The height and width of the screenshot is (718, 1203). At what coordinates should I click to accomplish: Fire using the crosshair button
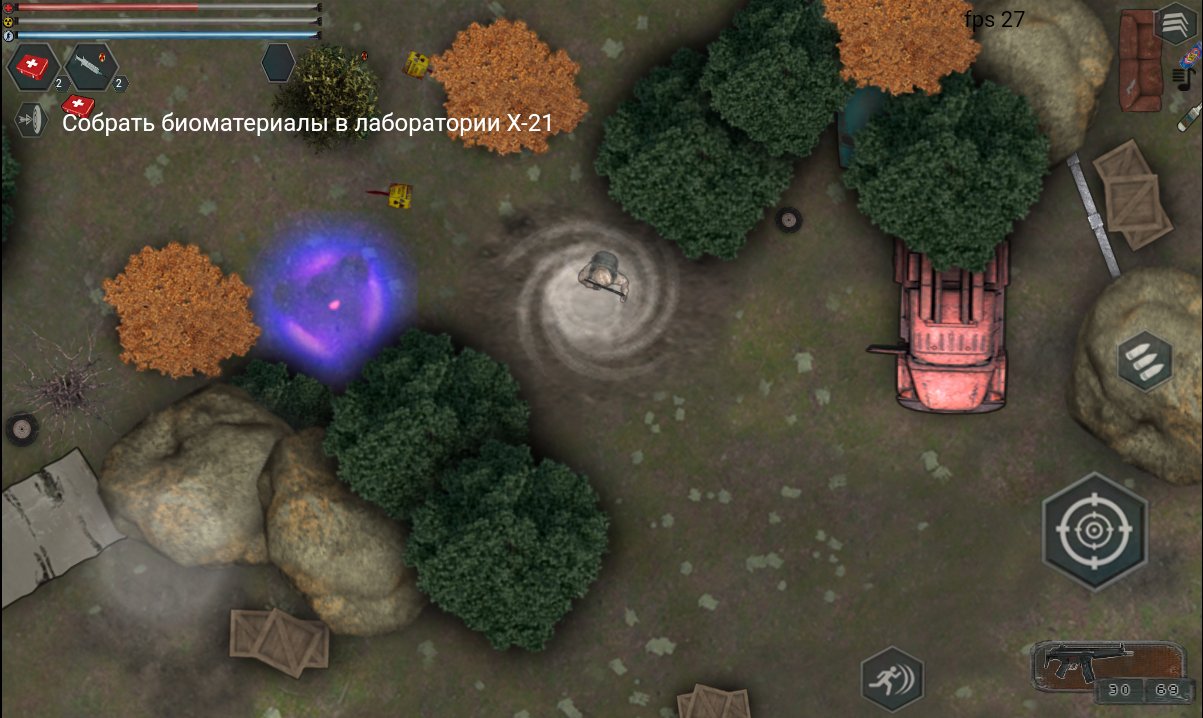pyautogui.click(x=1093, y=530)
